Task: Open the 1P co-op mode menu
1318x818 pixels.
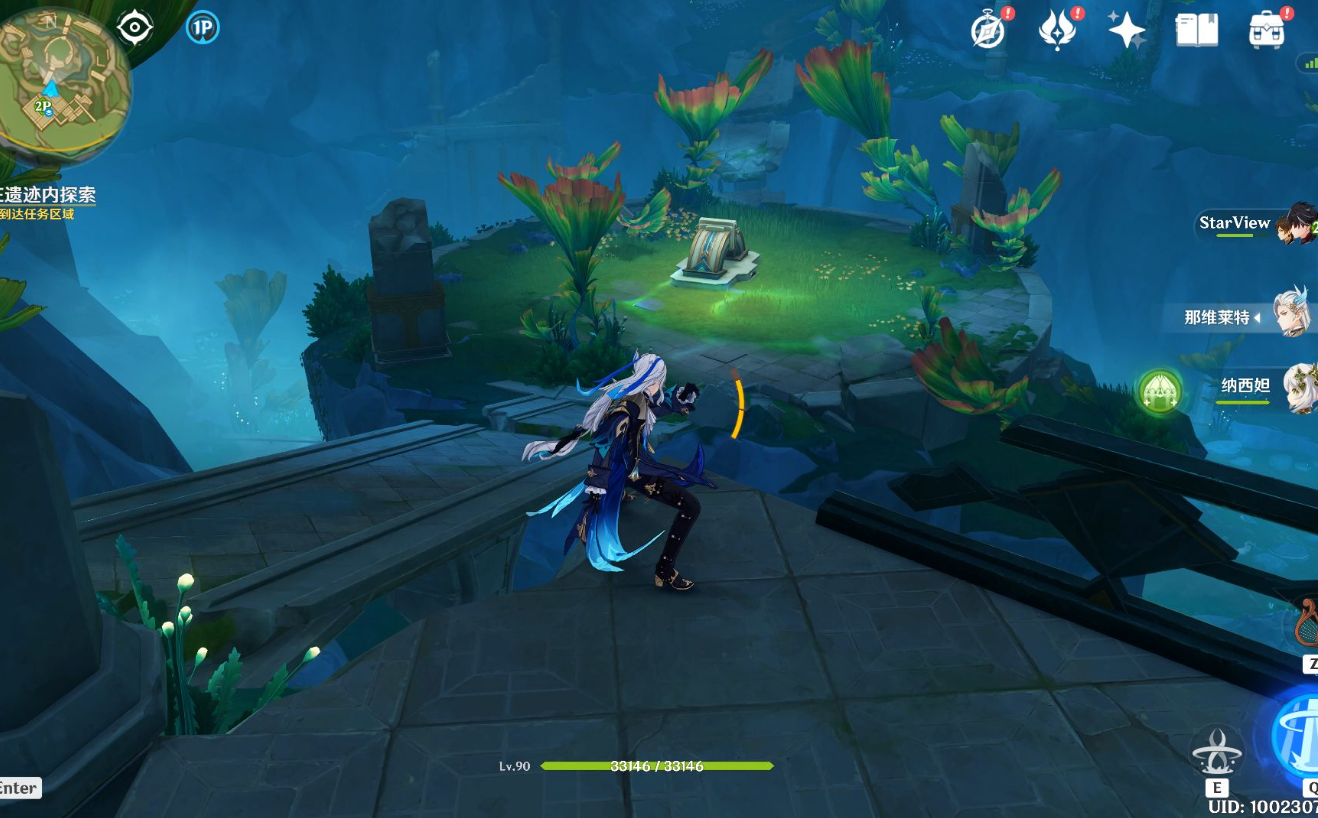Action: click(202, 28)
